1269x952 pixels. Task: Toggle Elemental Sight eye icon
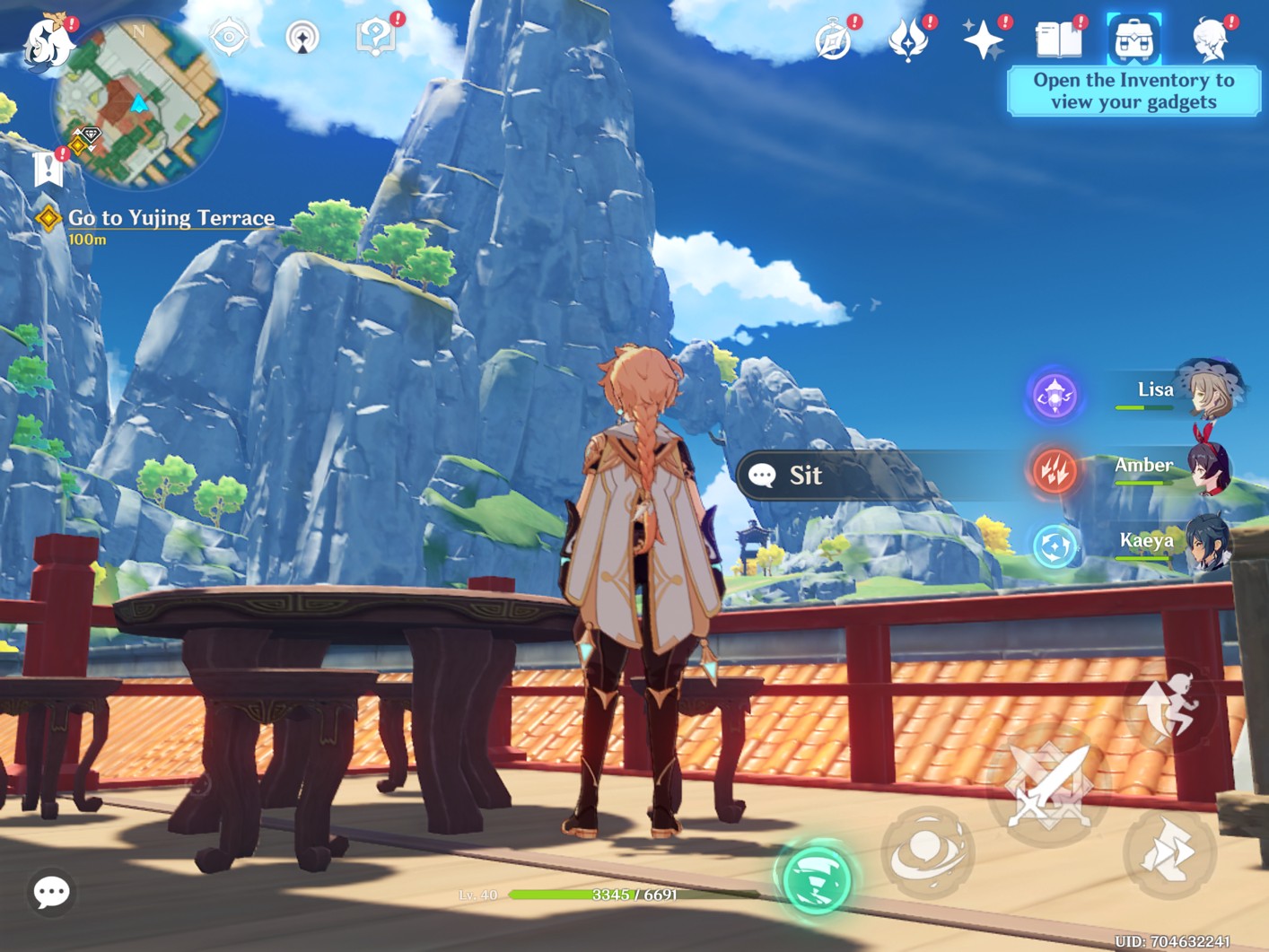[x=228, y=38]
